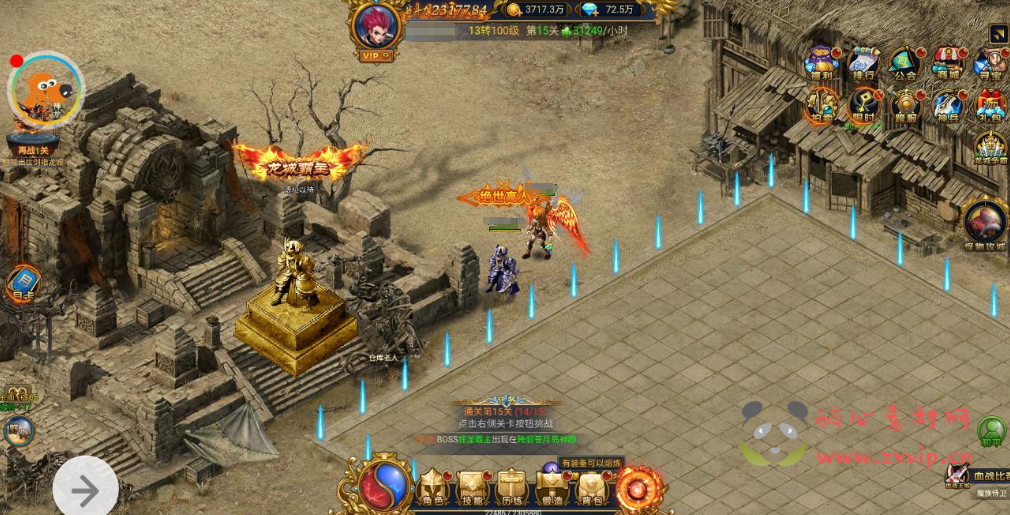Open the 商城 shop
The width and height of the screenshot is (1010, 515).
[947, 62]
